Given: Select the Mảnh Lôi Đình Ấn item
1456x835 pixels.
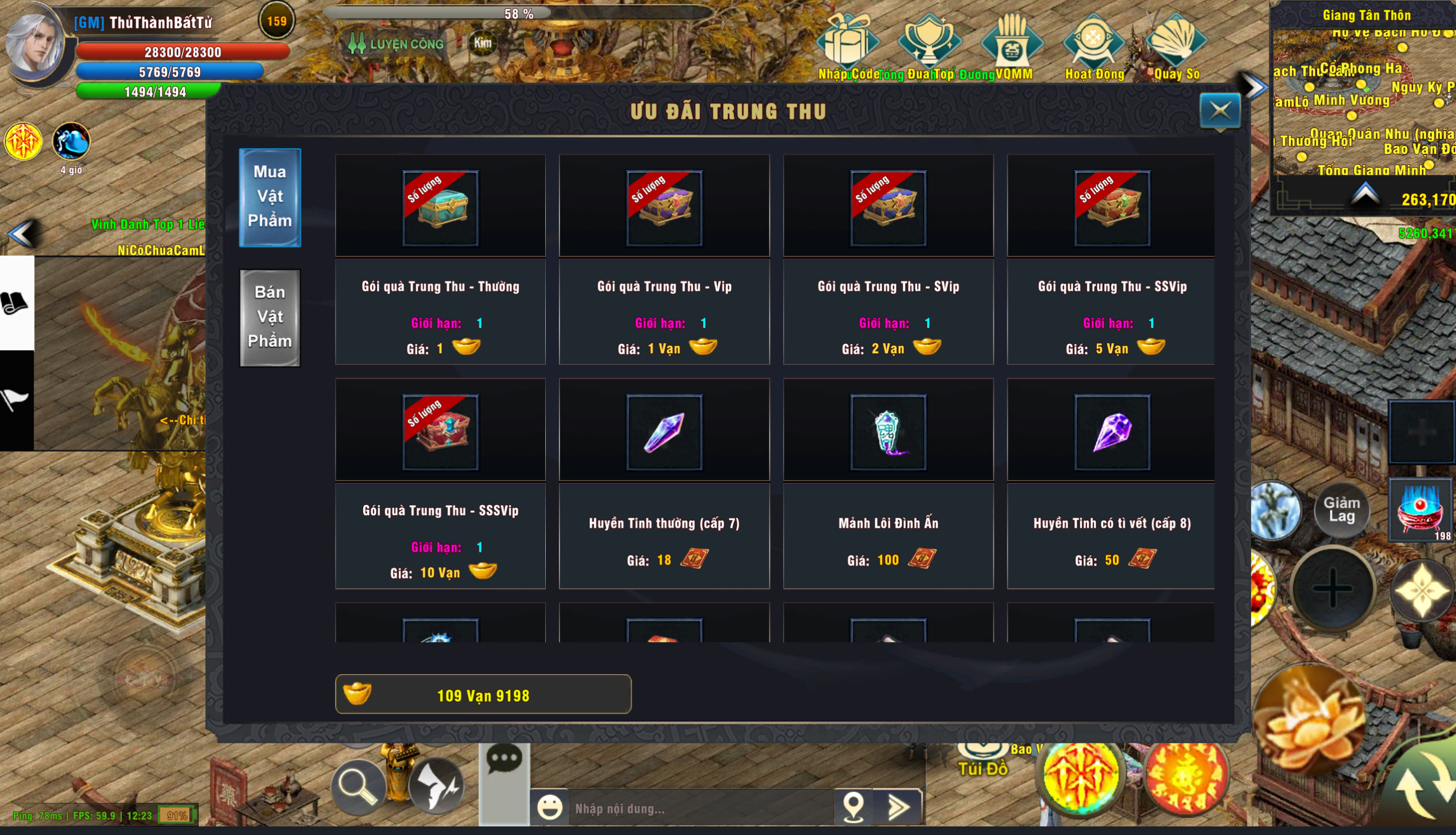Looking at the screenshot, I should point(888,432).
